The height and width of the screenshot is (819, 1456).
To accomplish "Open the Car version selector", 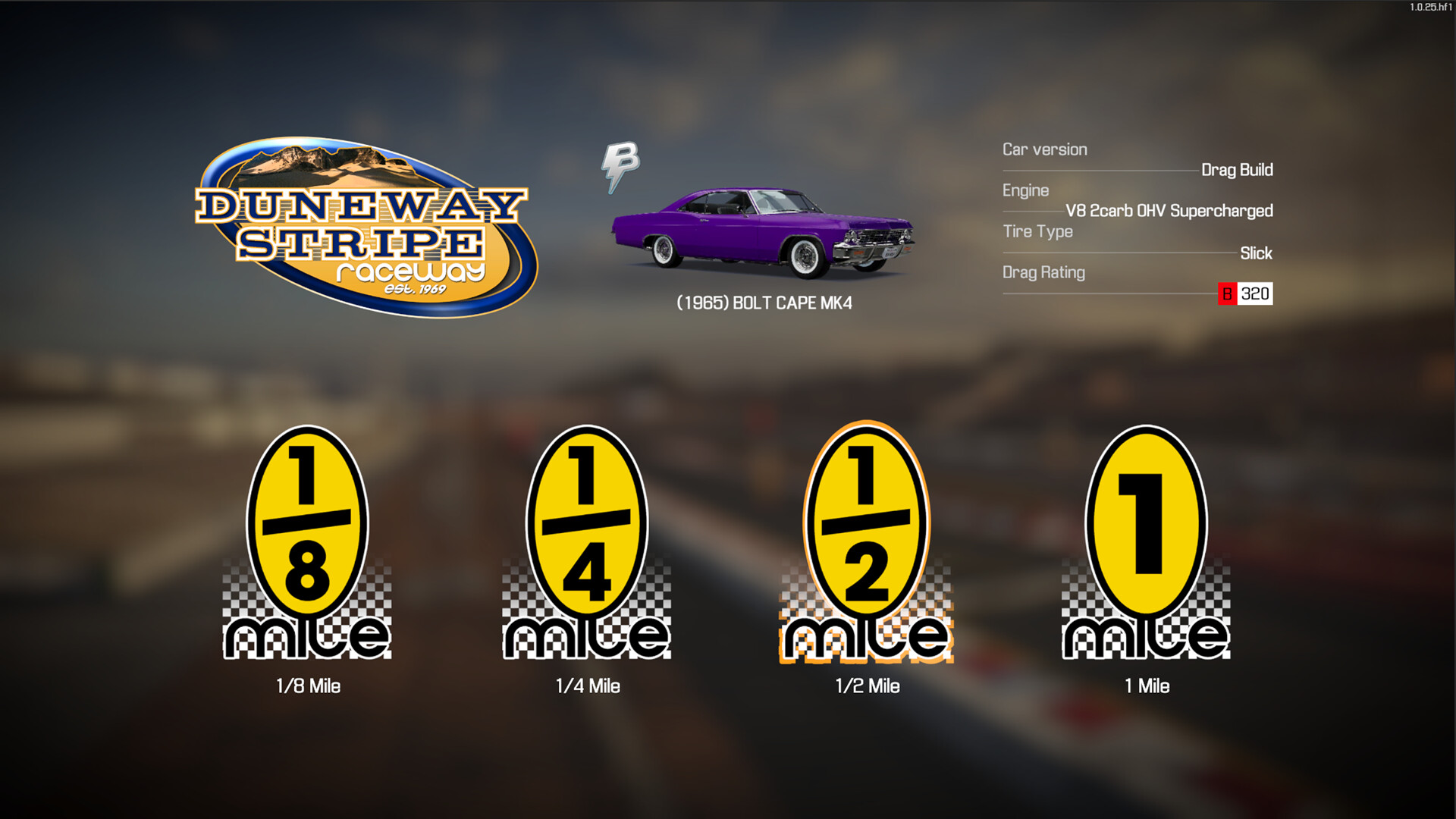I will tap(1044, 149).
